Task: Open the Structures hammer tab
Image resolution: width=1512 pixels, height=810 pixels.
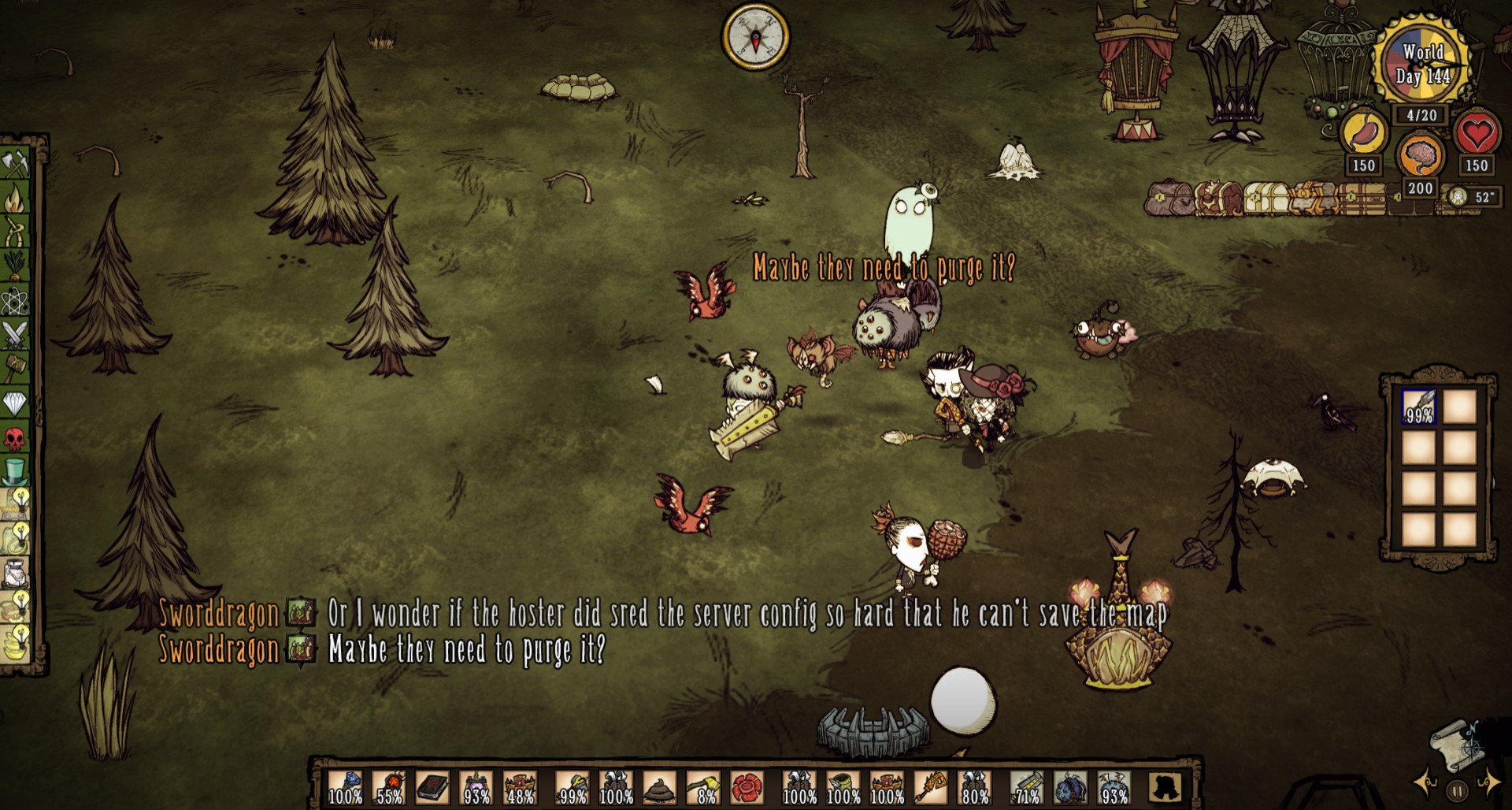Action: [x=16, y=369]
